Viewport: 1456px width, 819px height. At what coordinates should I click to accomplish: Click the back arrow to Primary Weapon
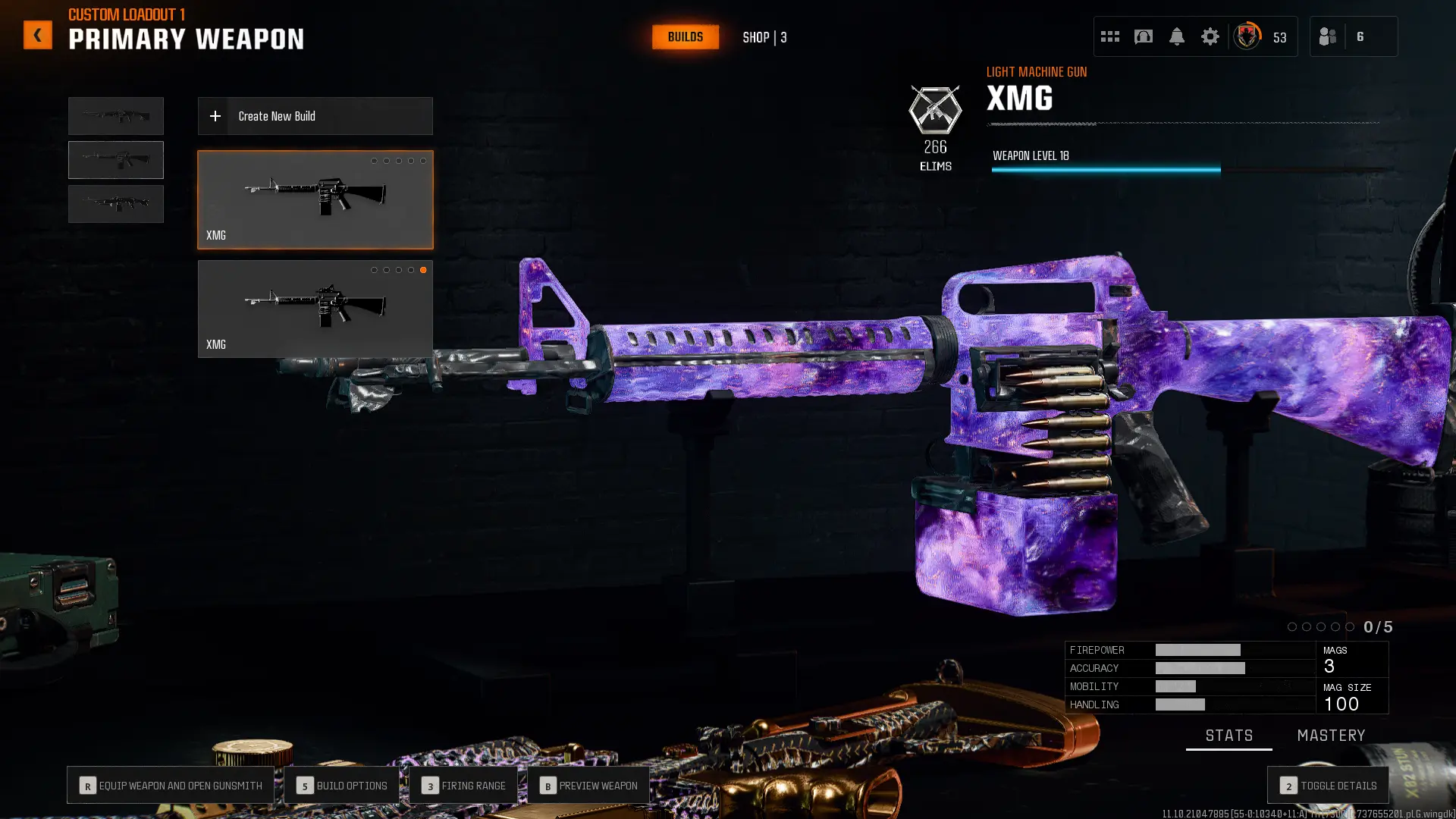[37, 34]
